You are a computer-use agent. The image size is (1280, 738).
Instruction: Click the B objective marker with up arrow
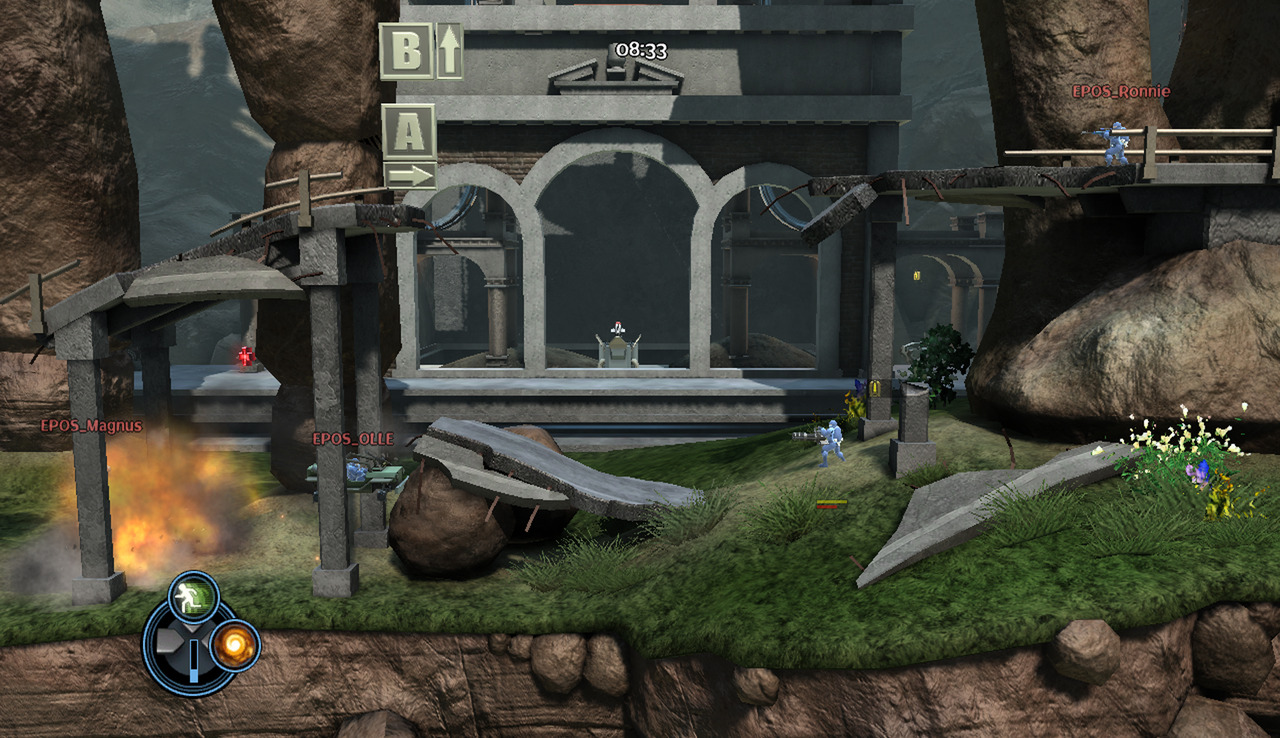(x=420, y=51)
